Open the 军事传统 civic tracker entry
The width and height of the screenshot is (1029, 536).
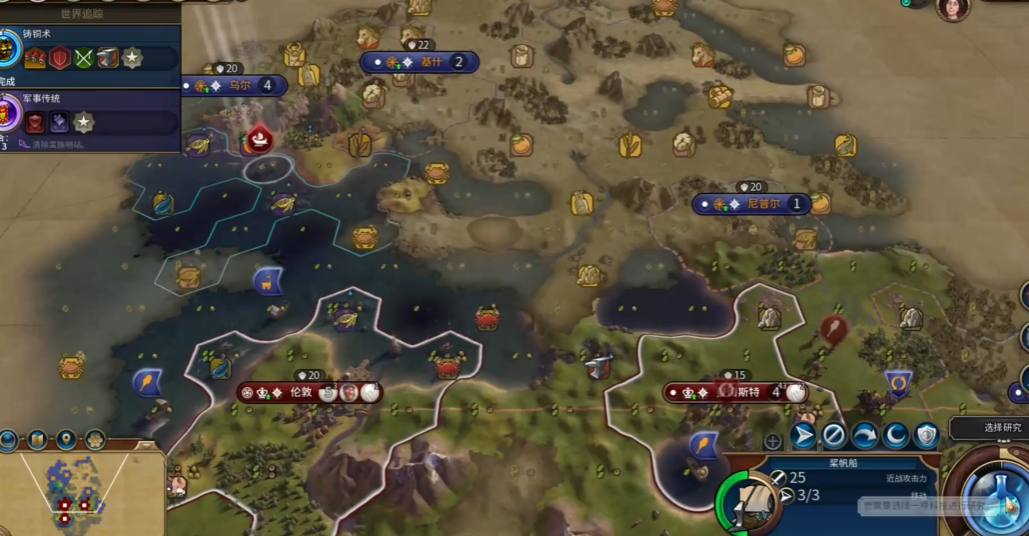[x=90, y=115]
